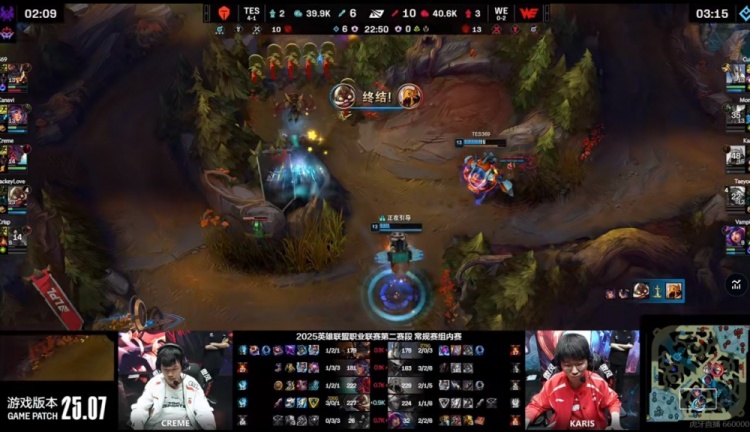This screenshot has width=750, height=432.
Task: Click the kill notification strip above the right cam
Action: pyautogui.click(x=644, y=291)
